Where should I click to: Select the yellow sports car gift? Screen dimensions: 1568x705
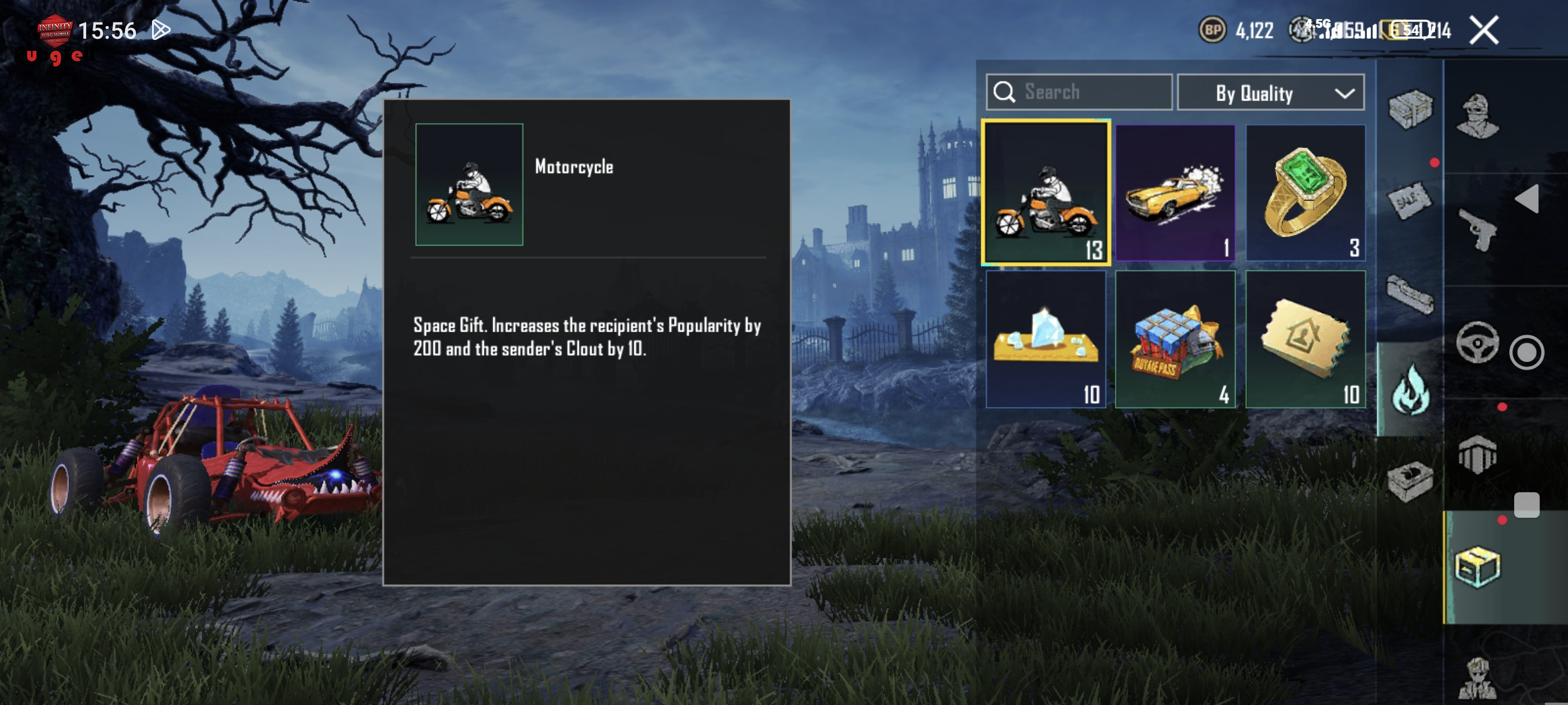[x=1175, y=193]
